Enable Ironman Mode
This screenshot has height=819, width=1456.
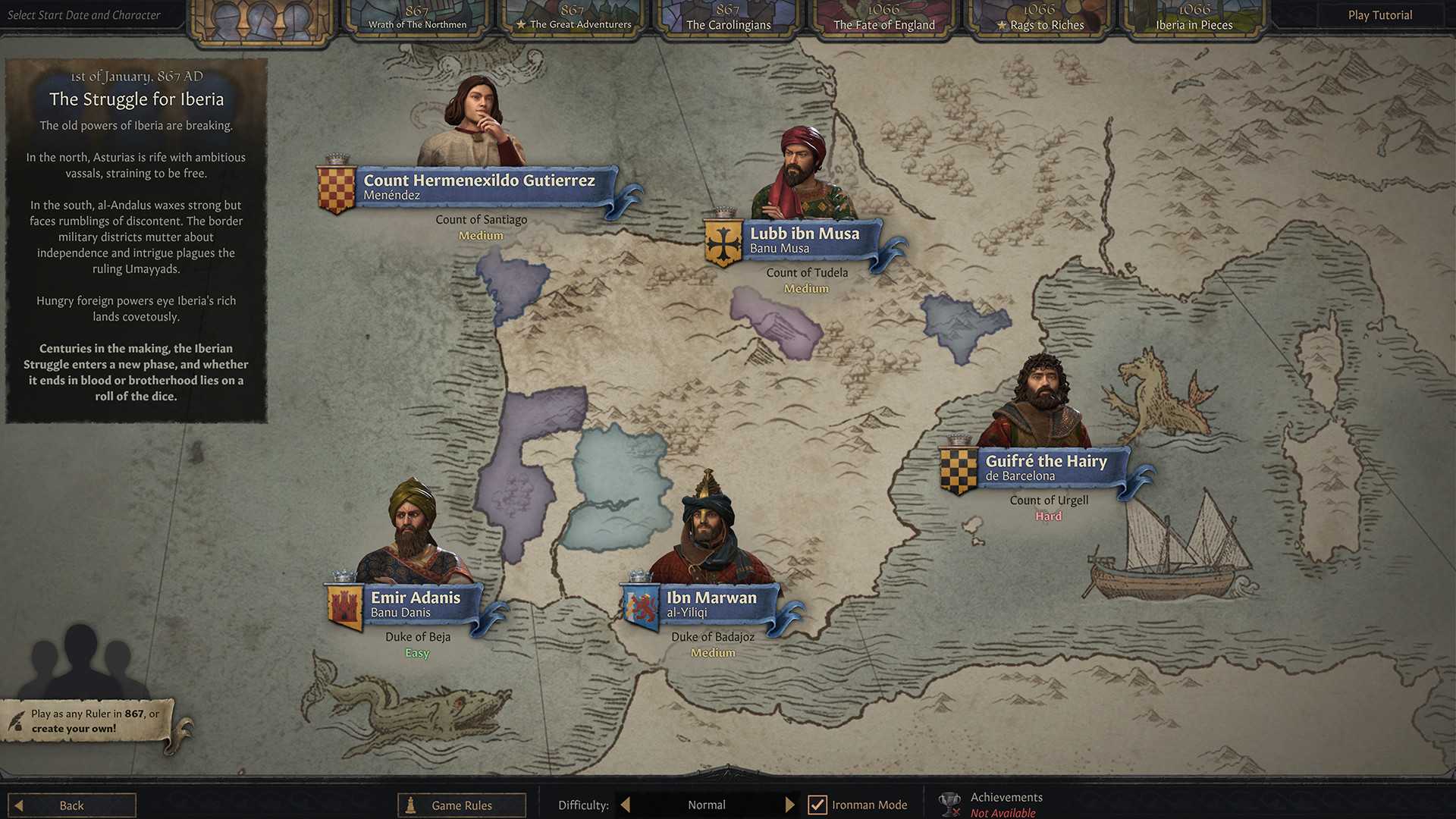(x=817, y=805)
